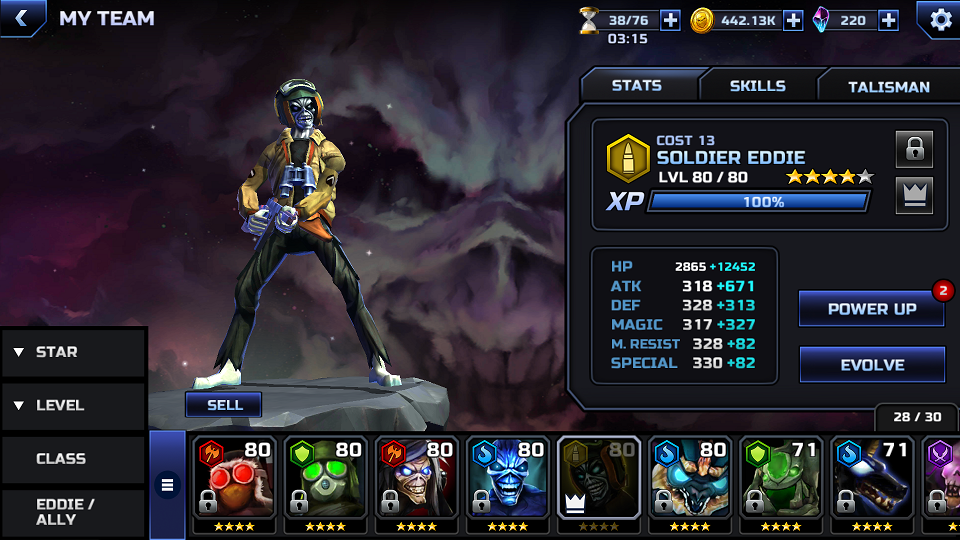The image size is (960, 540).
Task: Sell the selected character
Action: [224, 404]
